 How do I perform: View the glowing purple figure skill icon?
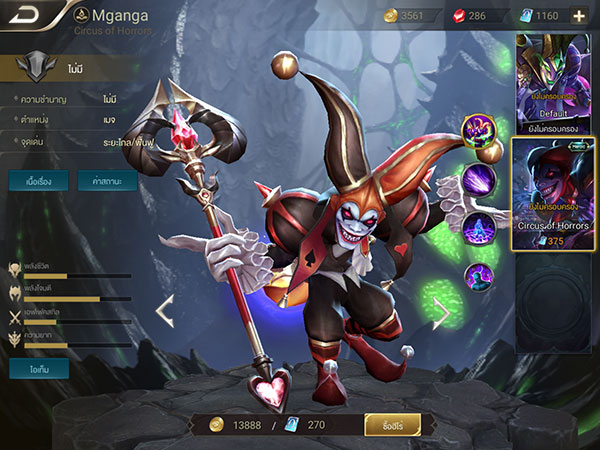[x=477, y=228]
